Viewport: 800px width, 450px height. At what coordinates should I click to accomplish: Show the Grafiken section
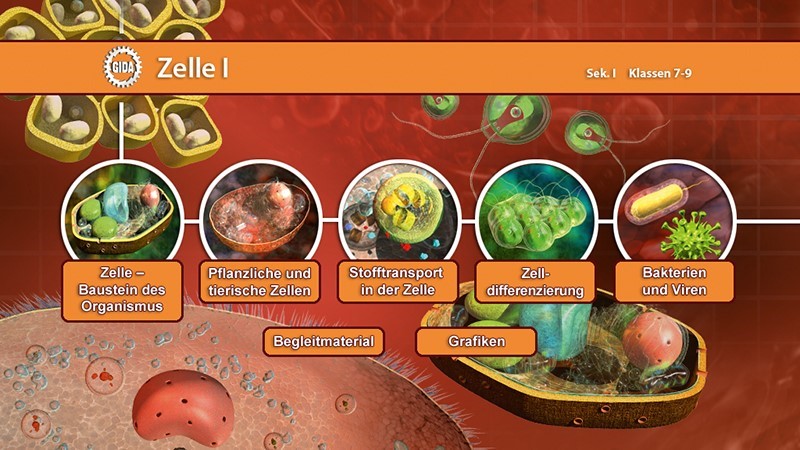point(476,341)
